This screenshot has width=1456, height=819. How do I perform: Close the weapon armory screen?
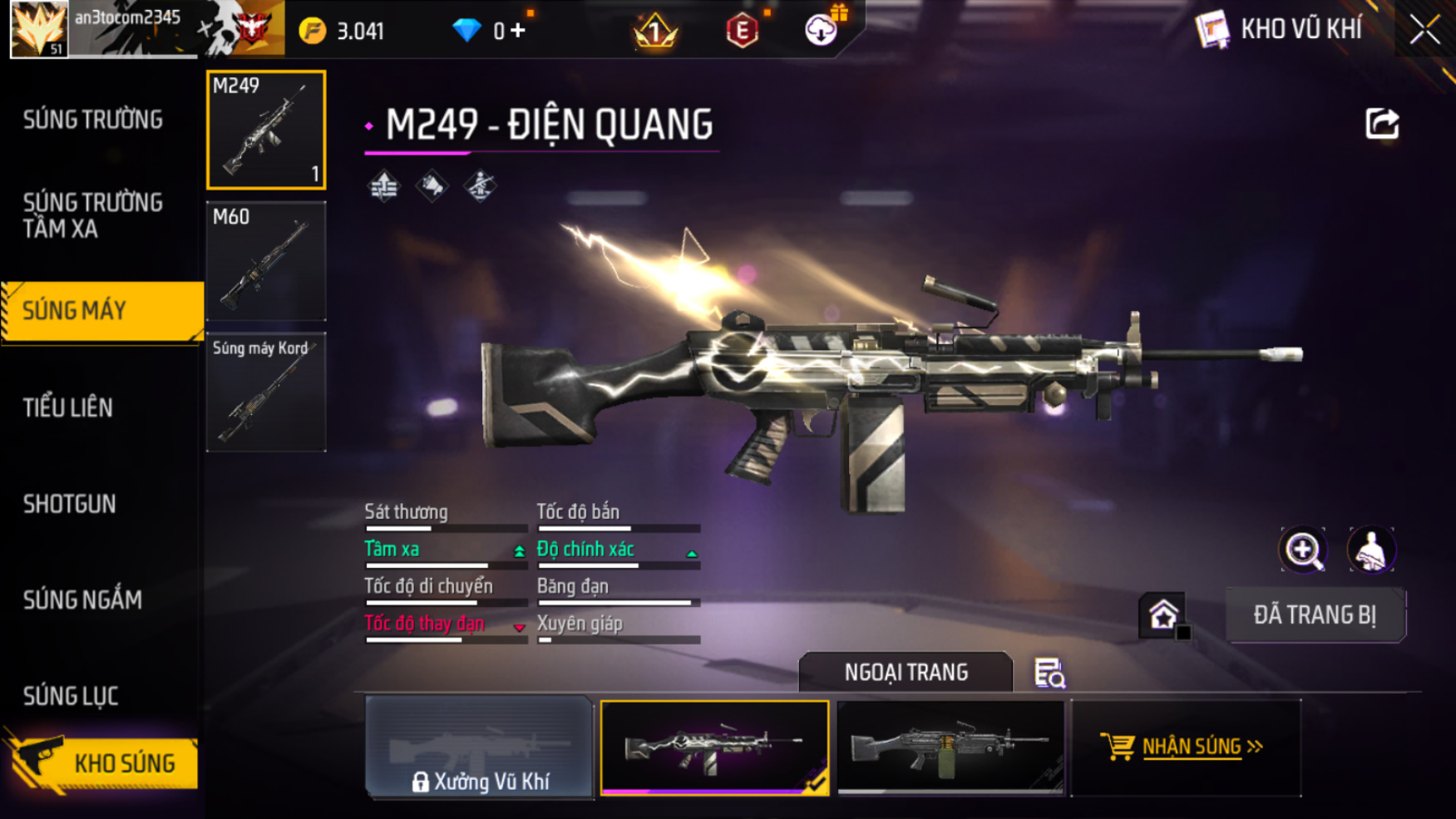point(1424,30)
